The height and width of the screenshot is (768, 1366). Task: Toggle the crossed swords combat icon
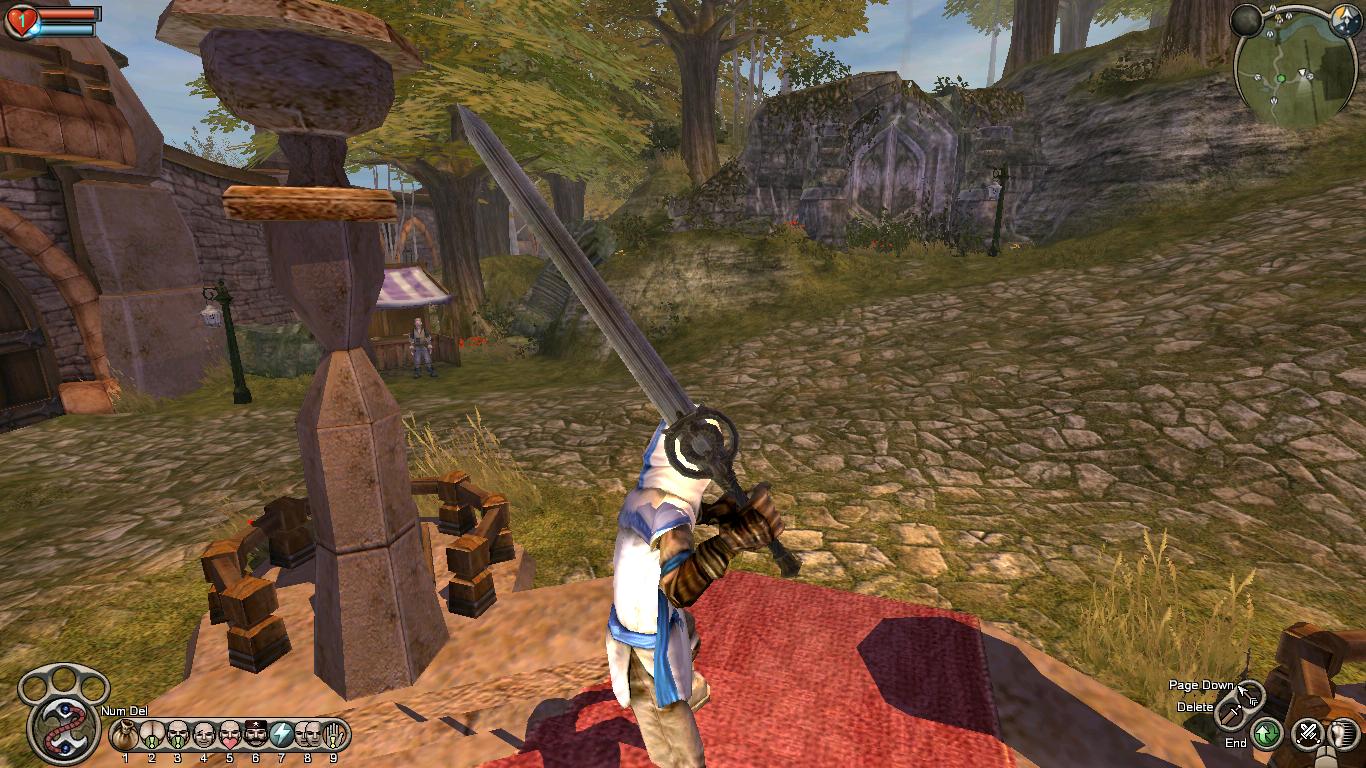click(1307, 735)
